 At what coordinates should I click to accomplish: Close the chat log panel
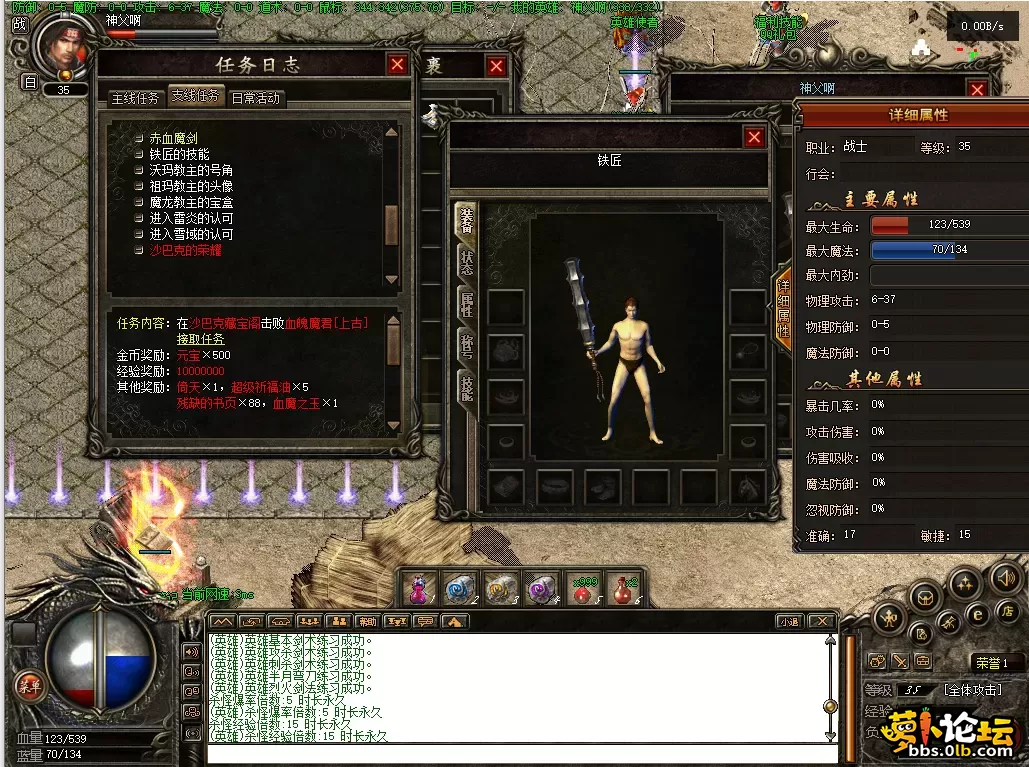pyautogui.click(x=820, y=621)
